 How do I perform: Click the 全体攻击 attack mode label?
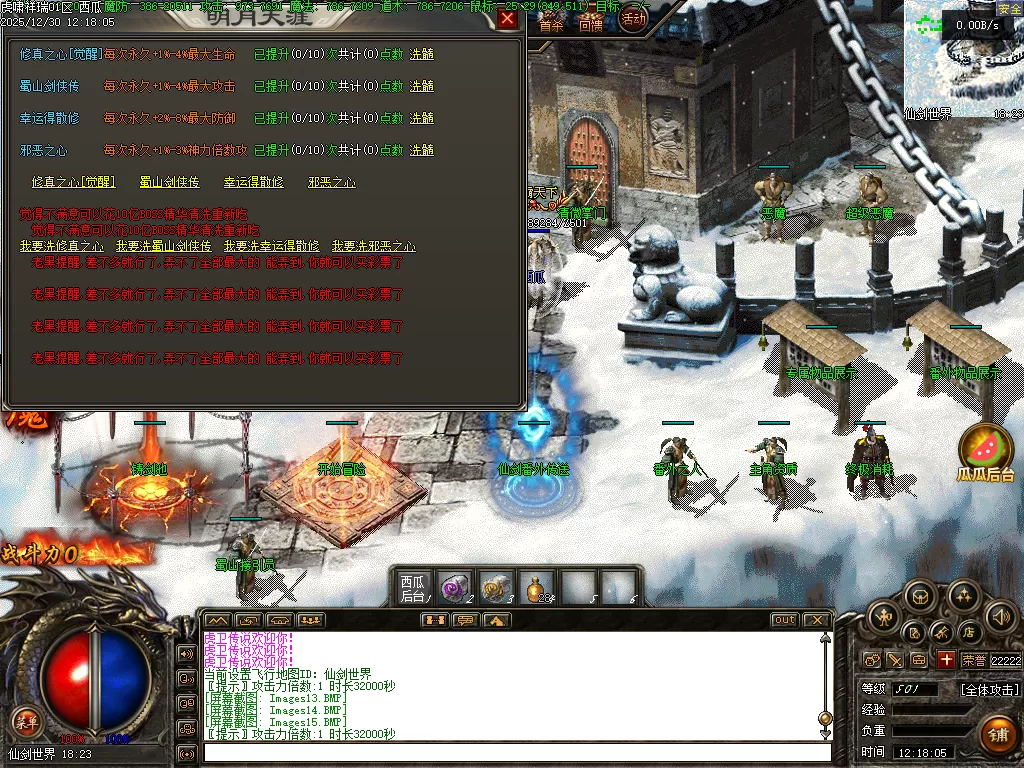coord(990,690)
